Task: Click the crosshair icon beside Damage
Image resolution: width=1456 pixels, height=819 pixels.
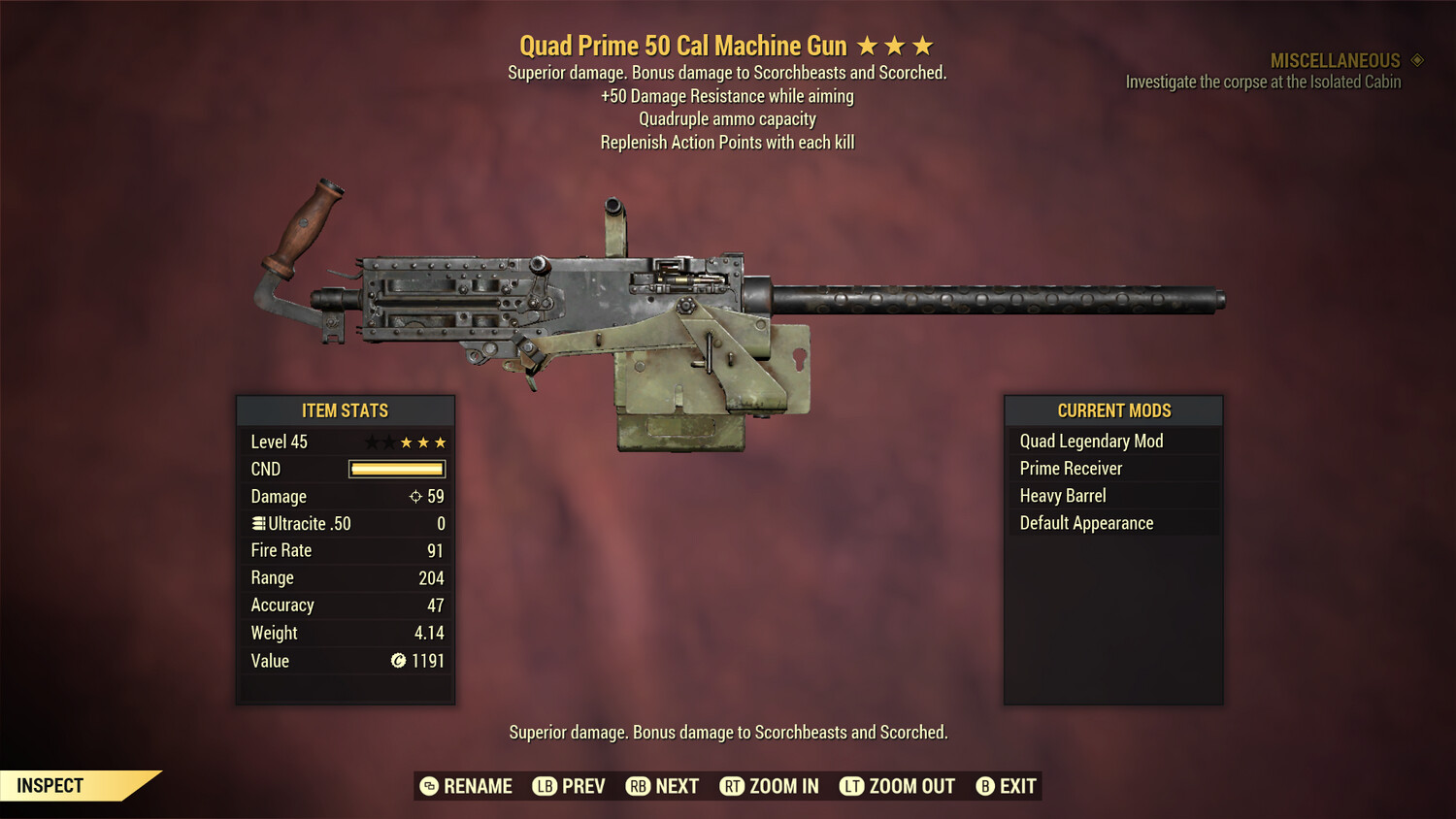Action: [x=416, y=496]
